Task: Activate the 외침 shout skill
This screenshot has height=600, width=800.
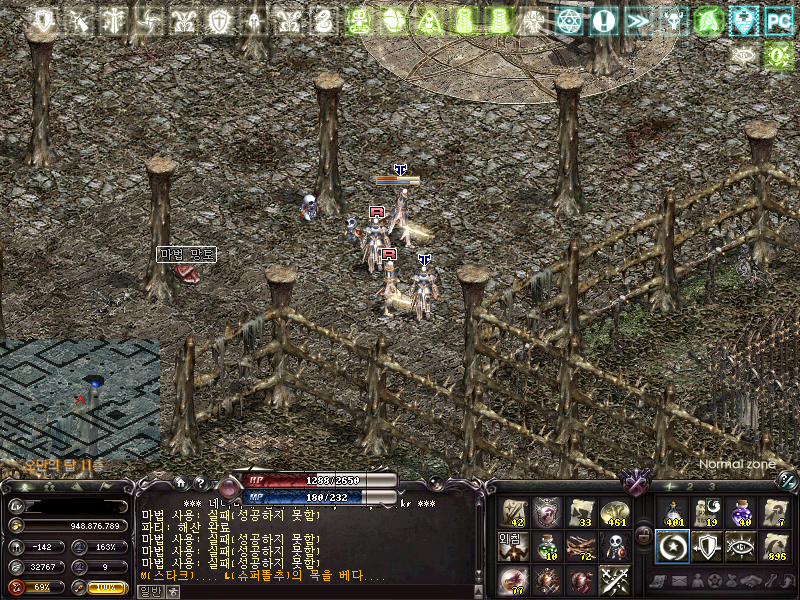Action: pyautogui.click(x=513, y=547)
